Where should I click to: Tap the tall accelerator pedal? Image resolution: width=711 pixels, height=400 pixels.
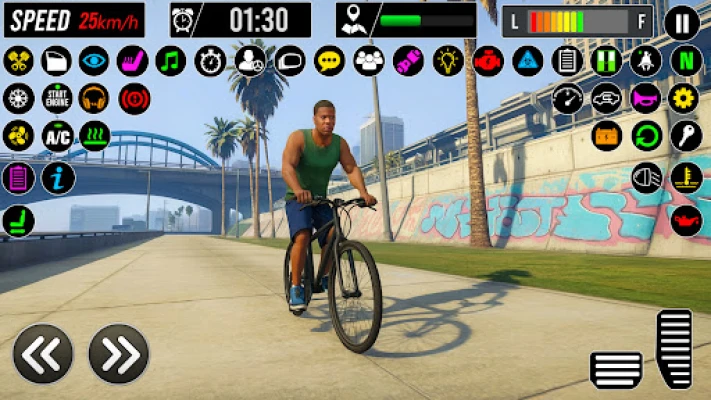point(674,348)
